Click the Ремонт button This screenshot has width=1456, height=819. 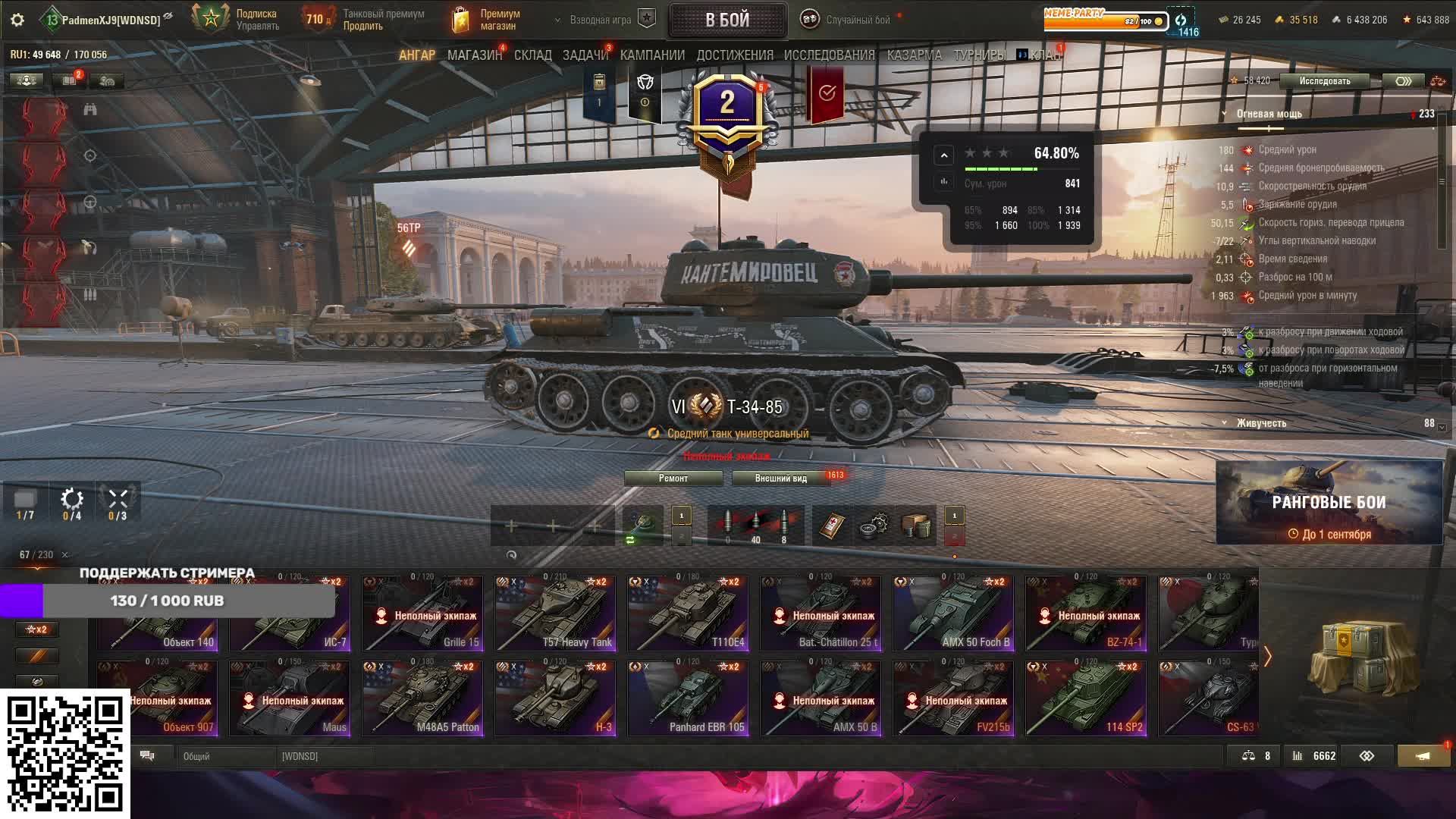[673, 479]
